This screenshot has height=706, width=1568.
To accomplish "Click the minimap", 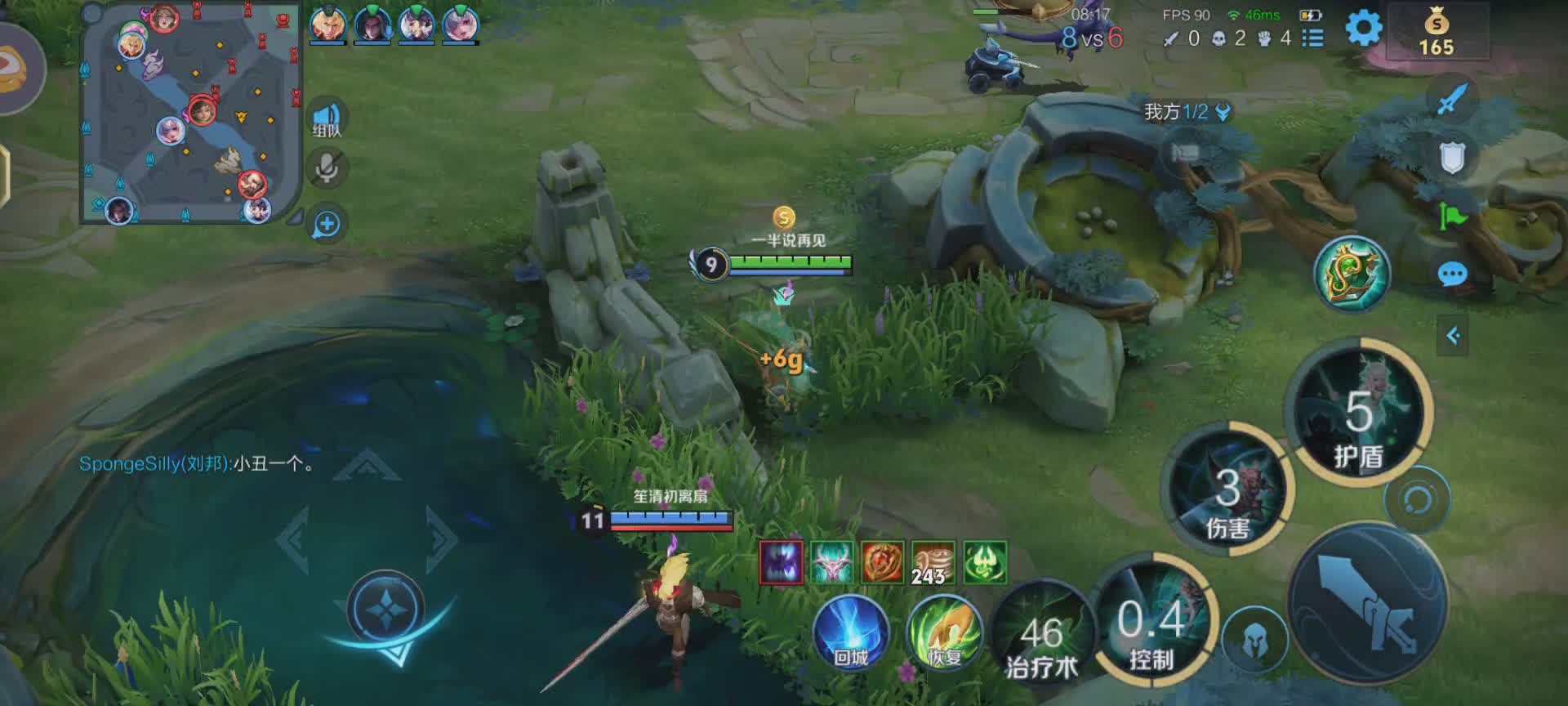I will point(189,113).
